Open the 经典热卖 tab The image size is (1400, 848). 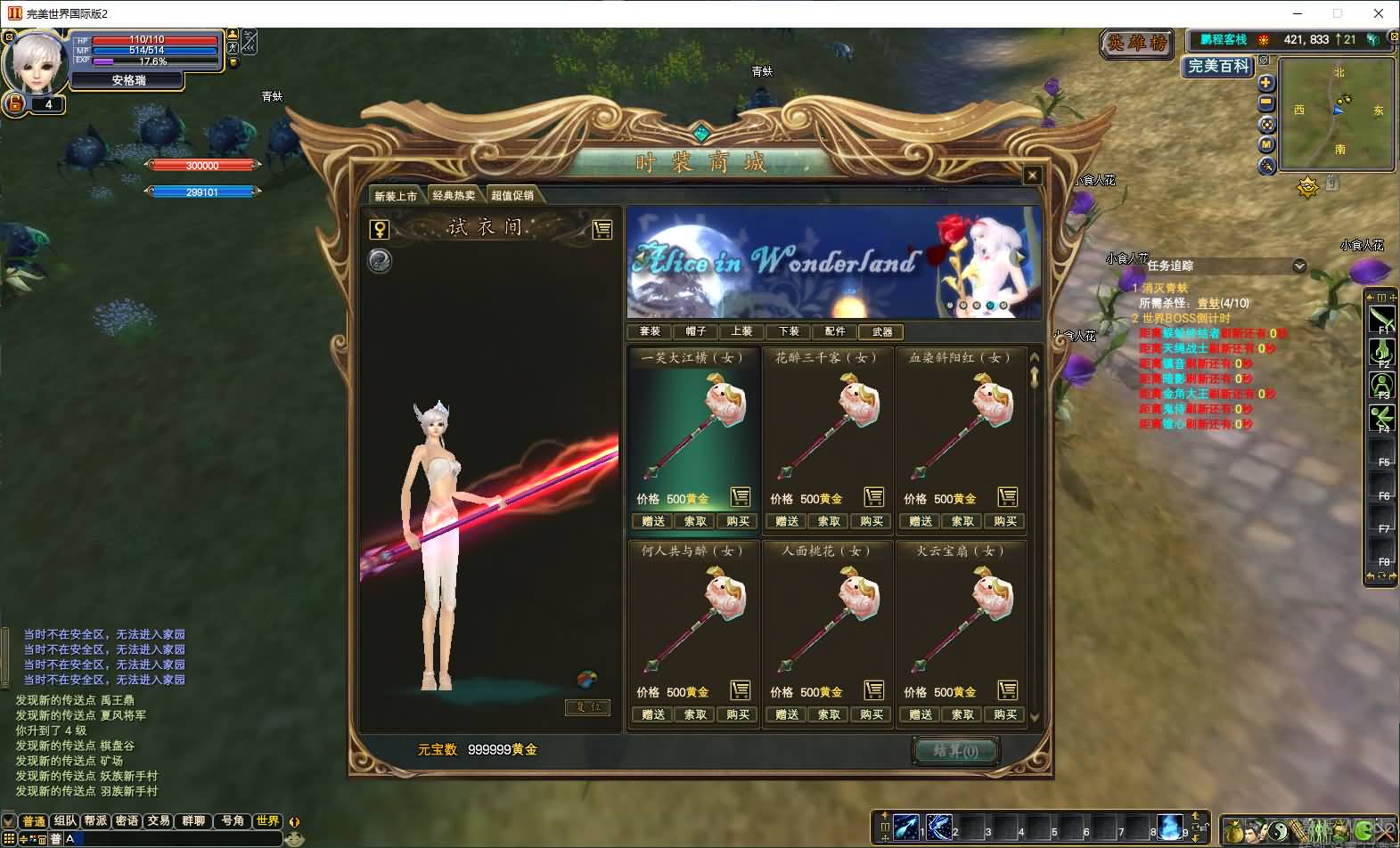[454, 196]
